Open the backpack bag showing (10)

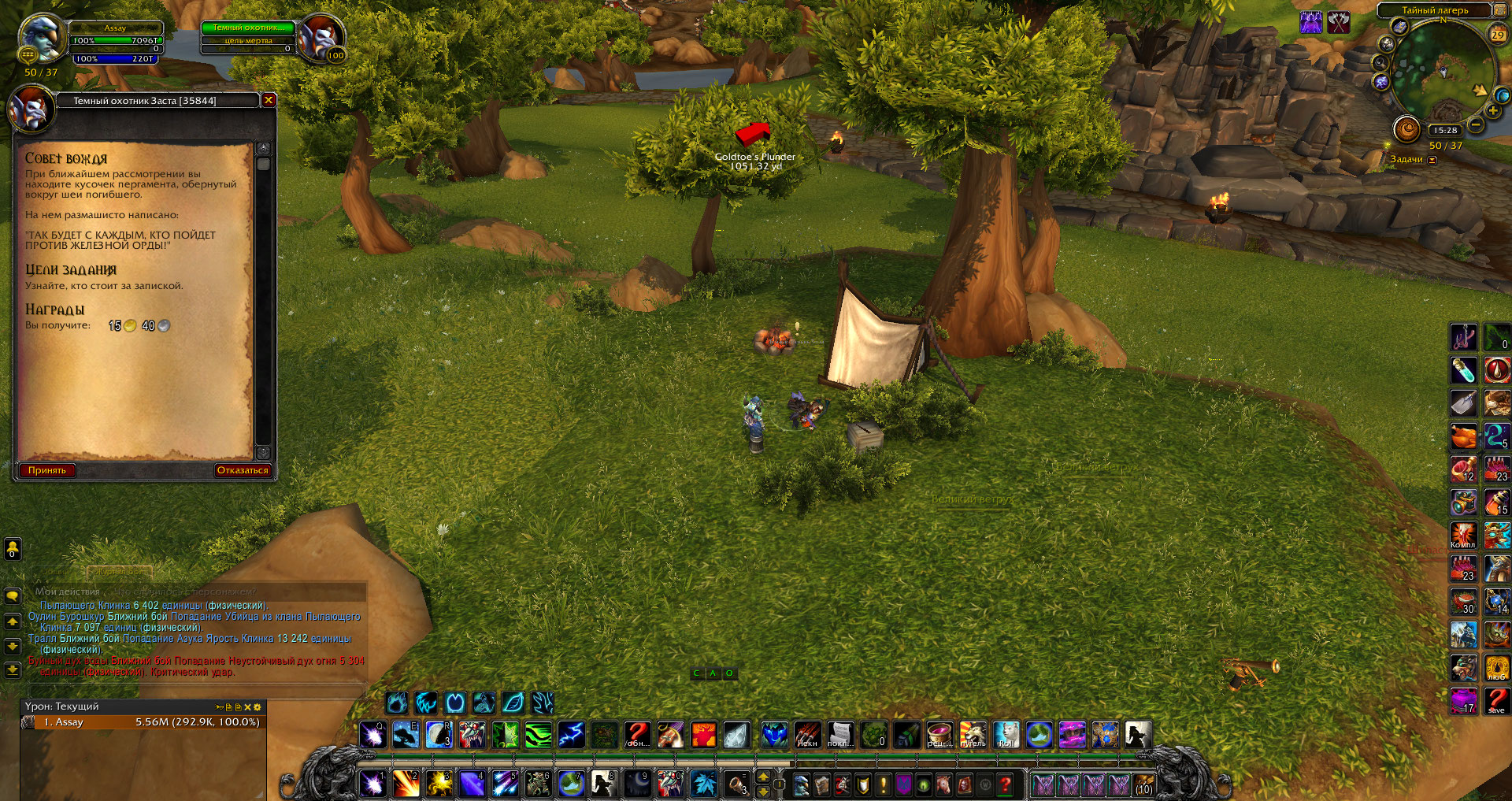[x=1143, y=784]
